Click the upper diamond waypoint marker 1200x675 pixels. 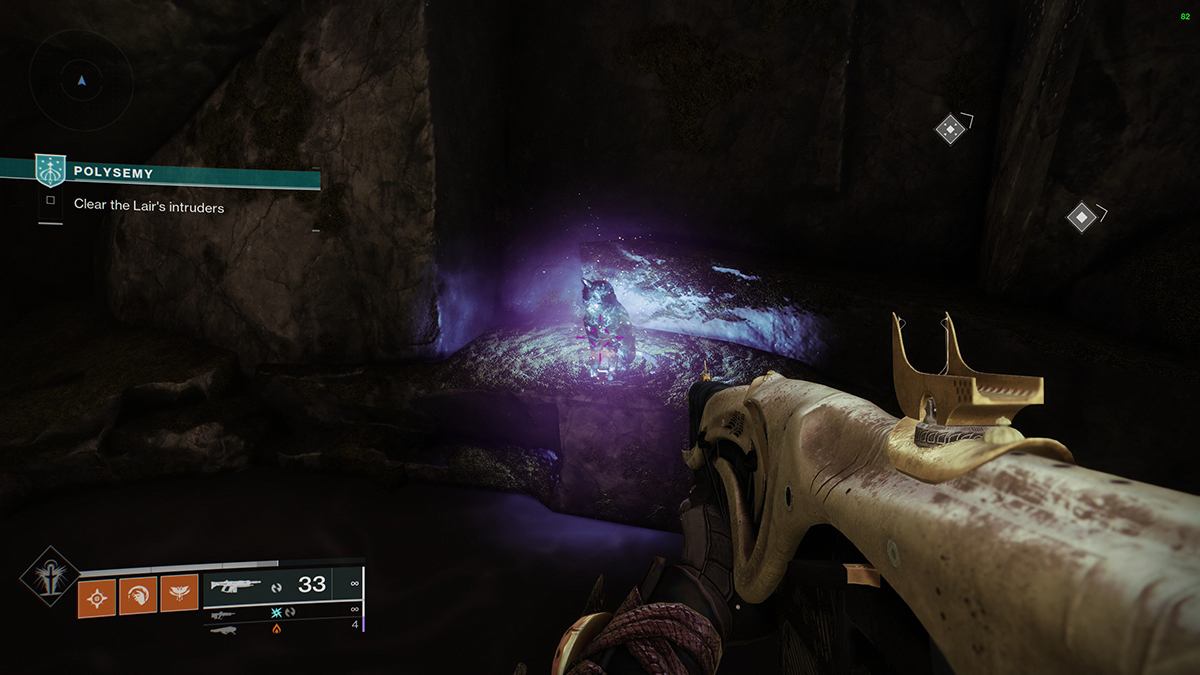(x=949, y=129)
